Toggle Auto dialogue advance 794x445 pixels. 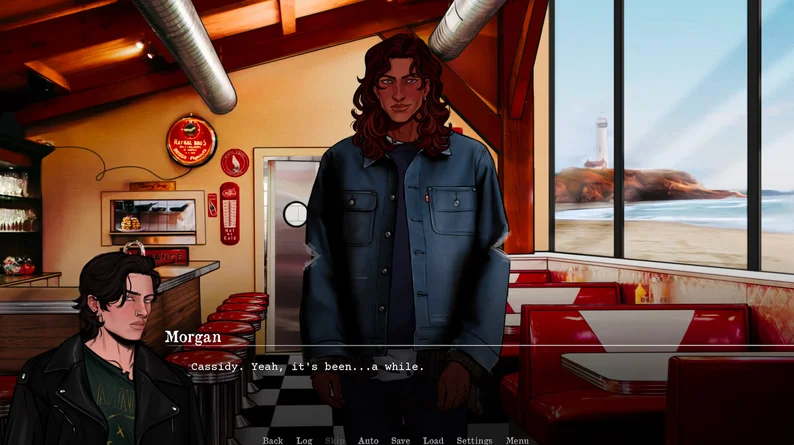coord(368,440)
